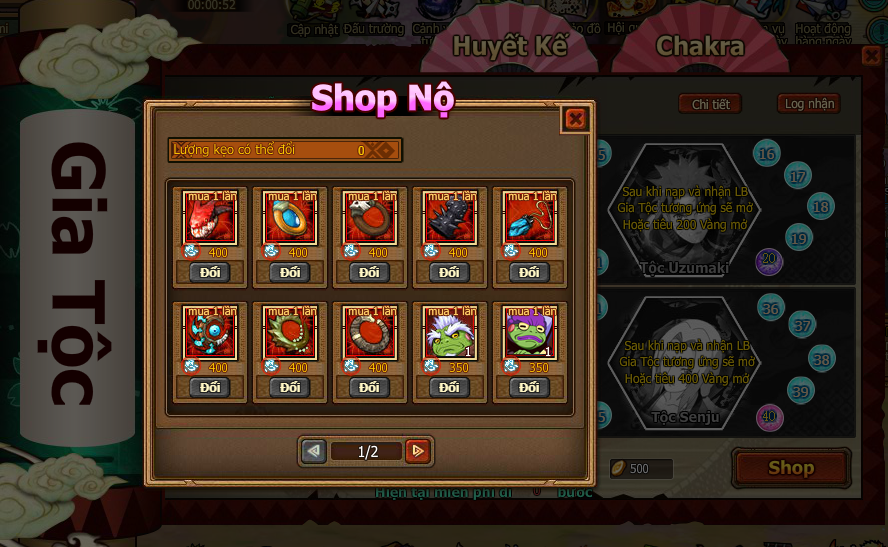Select the blue eye amulet icon
The height and width of the screenshot is (547, 888).
tap(210, 334)
